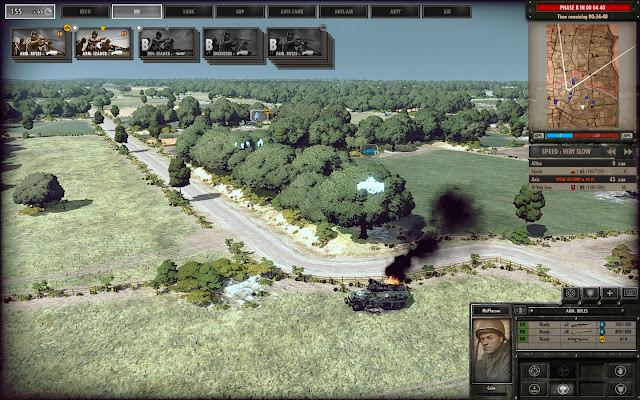Toggle the eye icon beside Arm. Rifles

pyautogui.click(x=520, y=311)
